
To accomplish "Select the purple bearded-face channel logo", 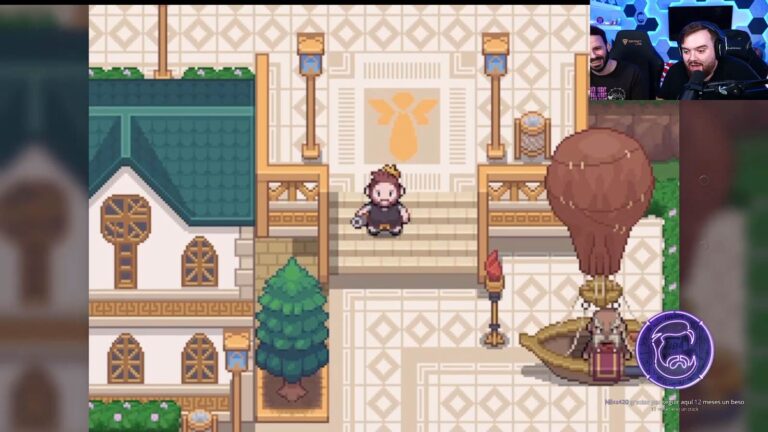I will click(674, 348).
